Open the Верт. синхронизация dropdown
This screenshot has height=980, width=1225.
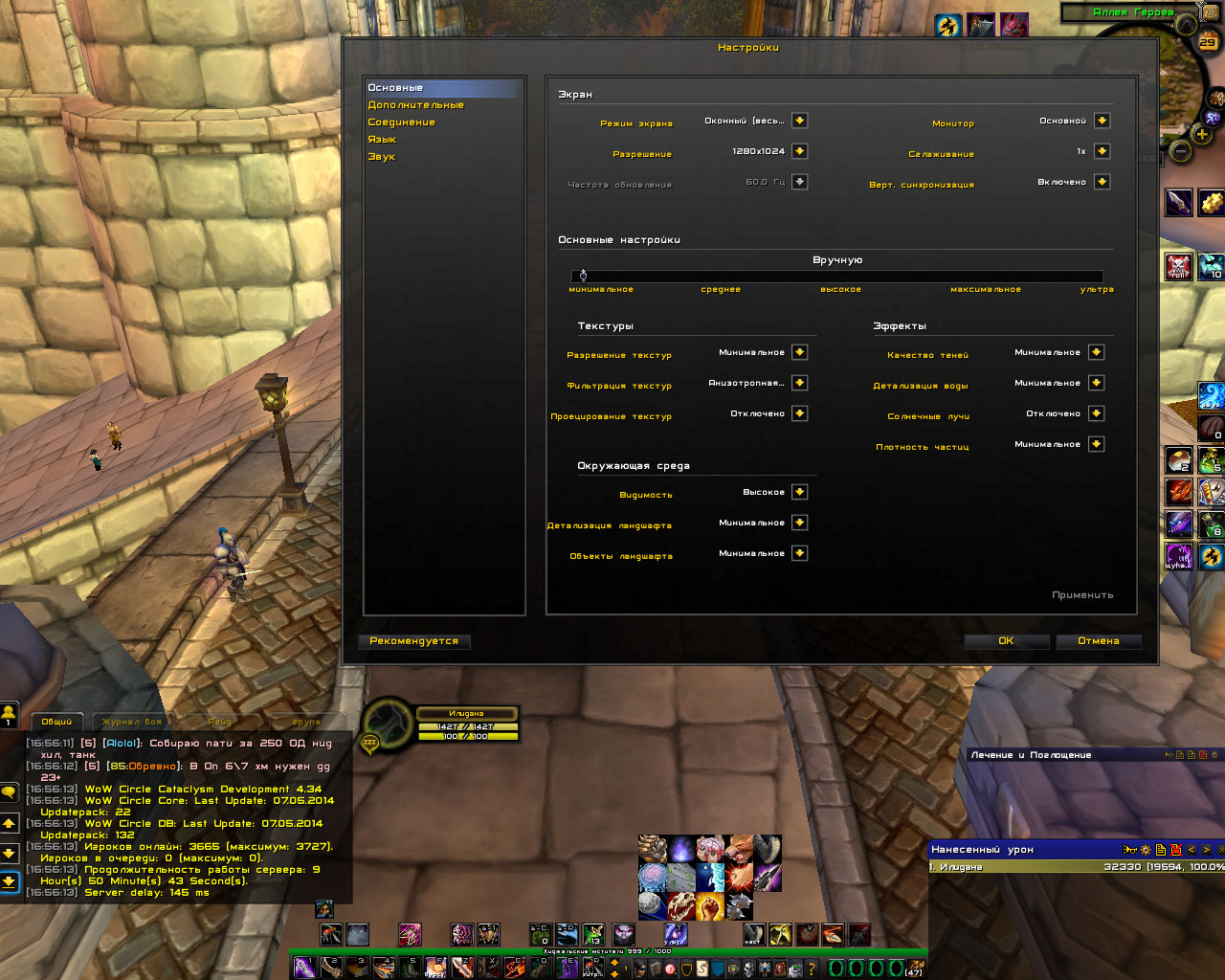tap(1102, 182)
